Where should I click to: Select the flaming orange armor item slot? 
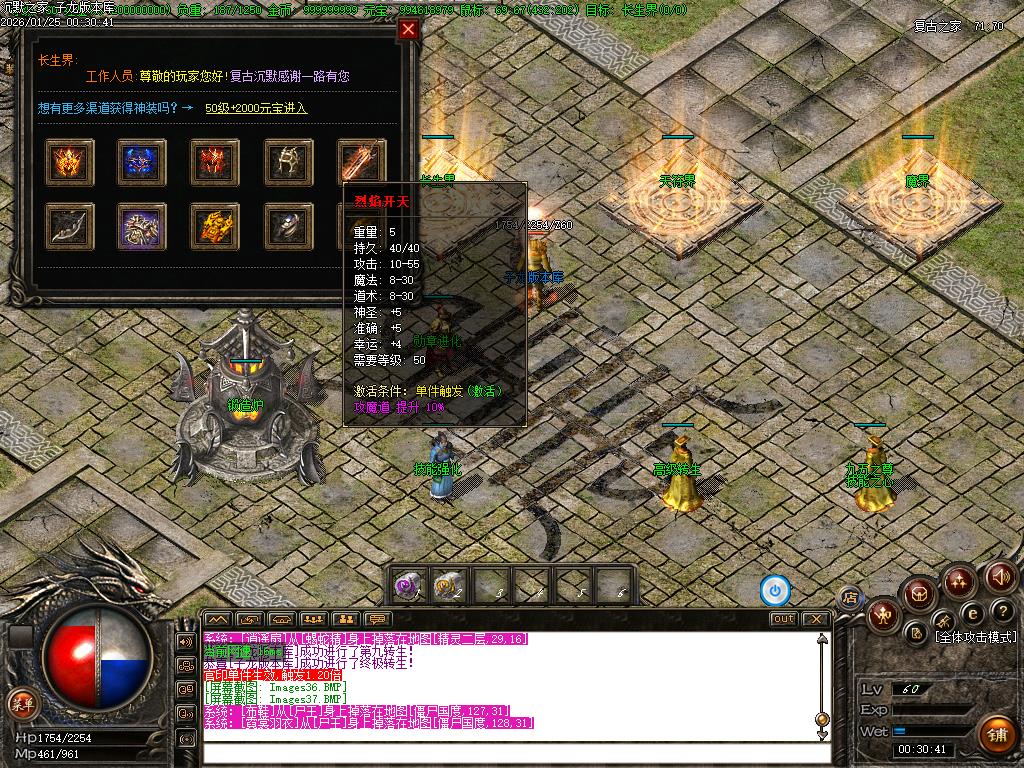70,162
